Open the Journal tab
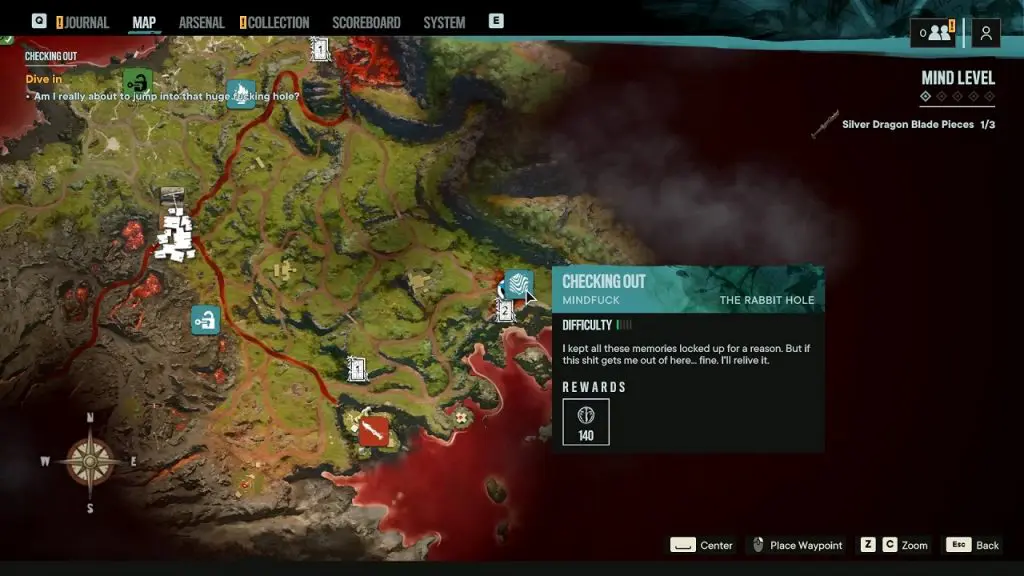 (86, 22)
